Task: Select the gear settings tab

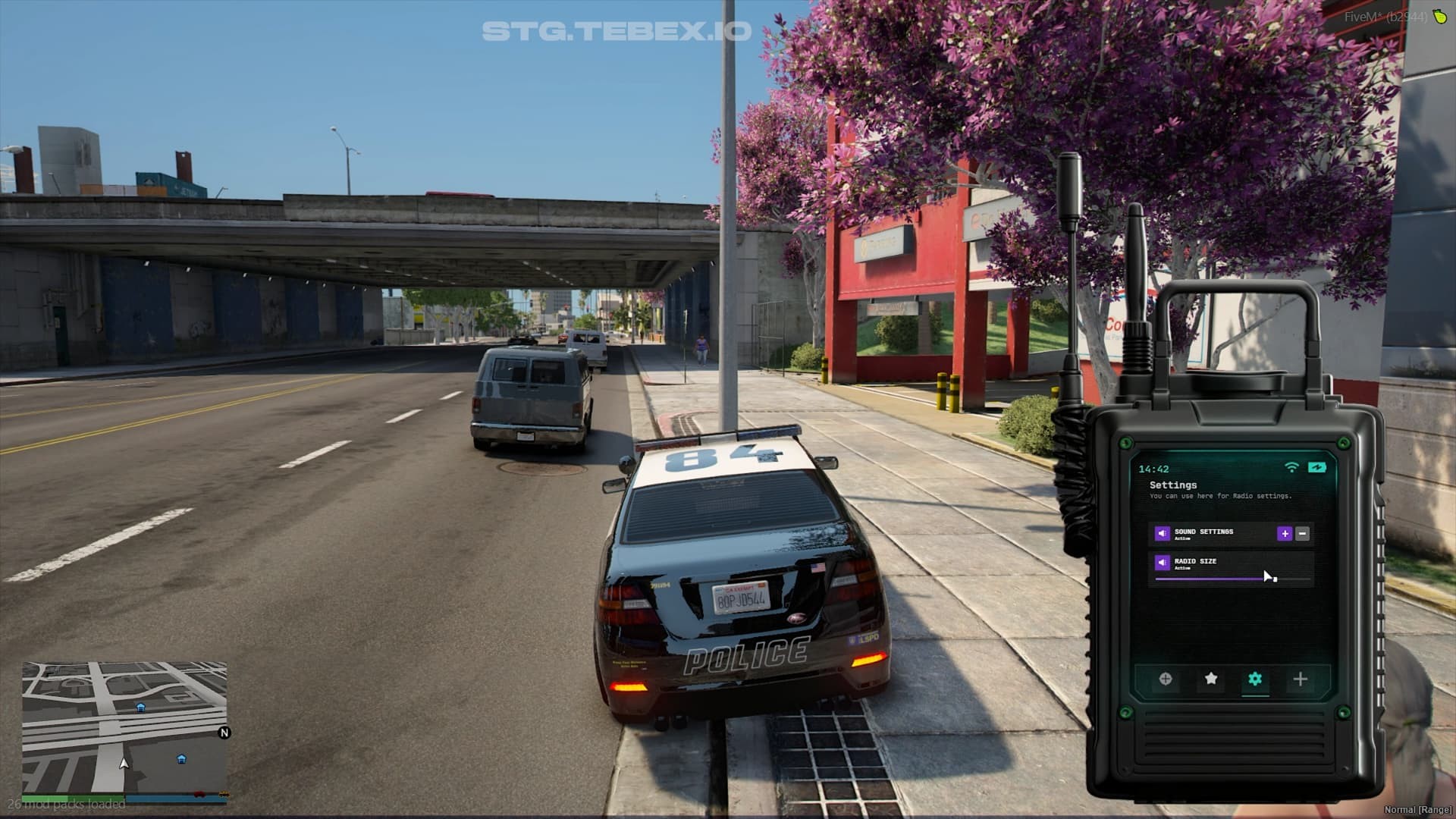Action: [x=1255, y=679]
